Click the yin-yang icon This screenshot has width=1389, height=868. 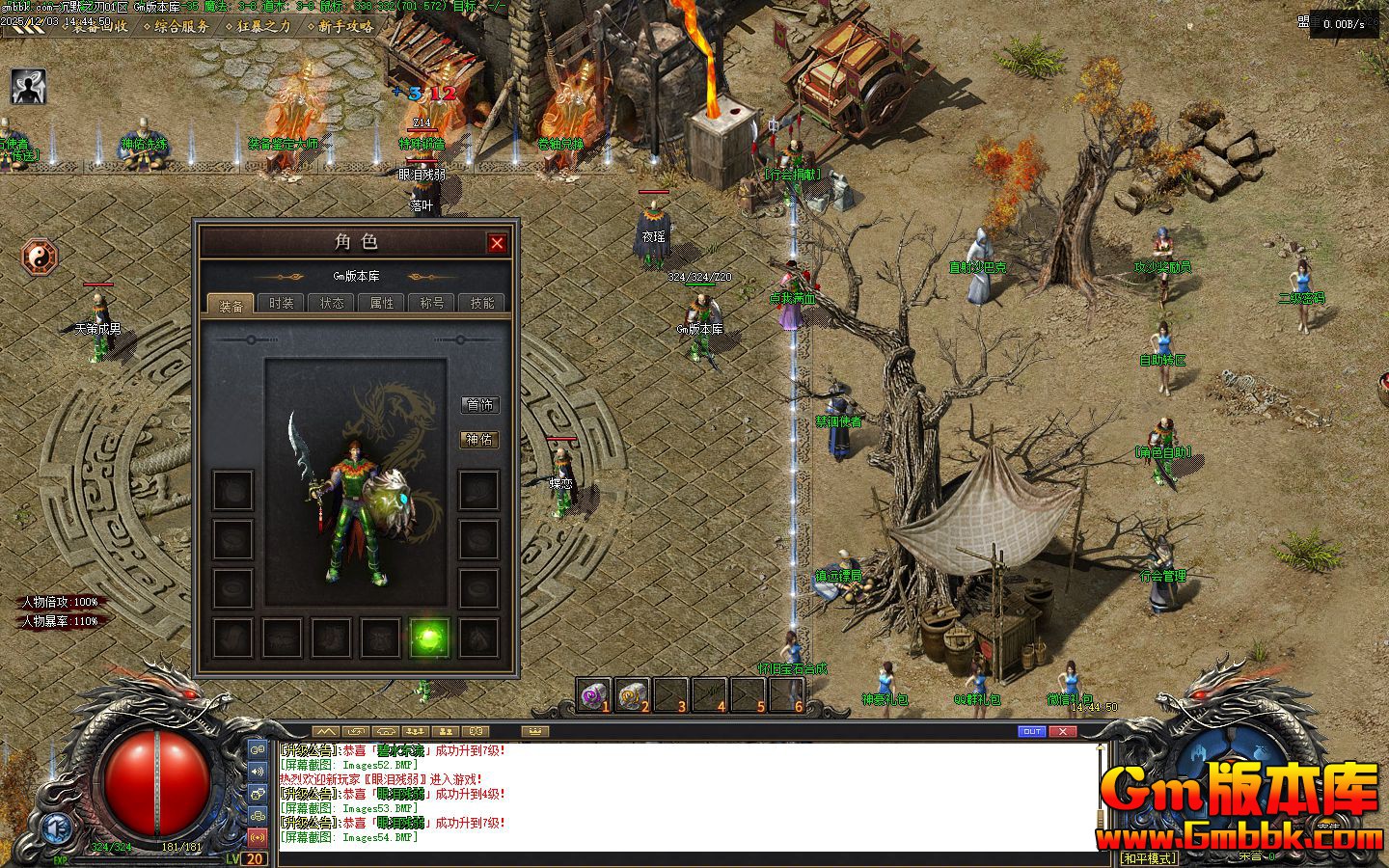[41, 258]
